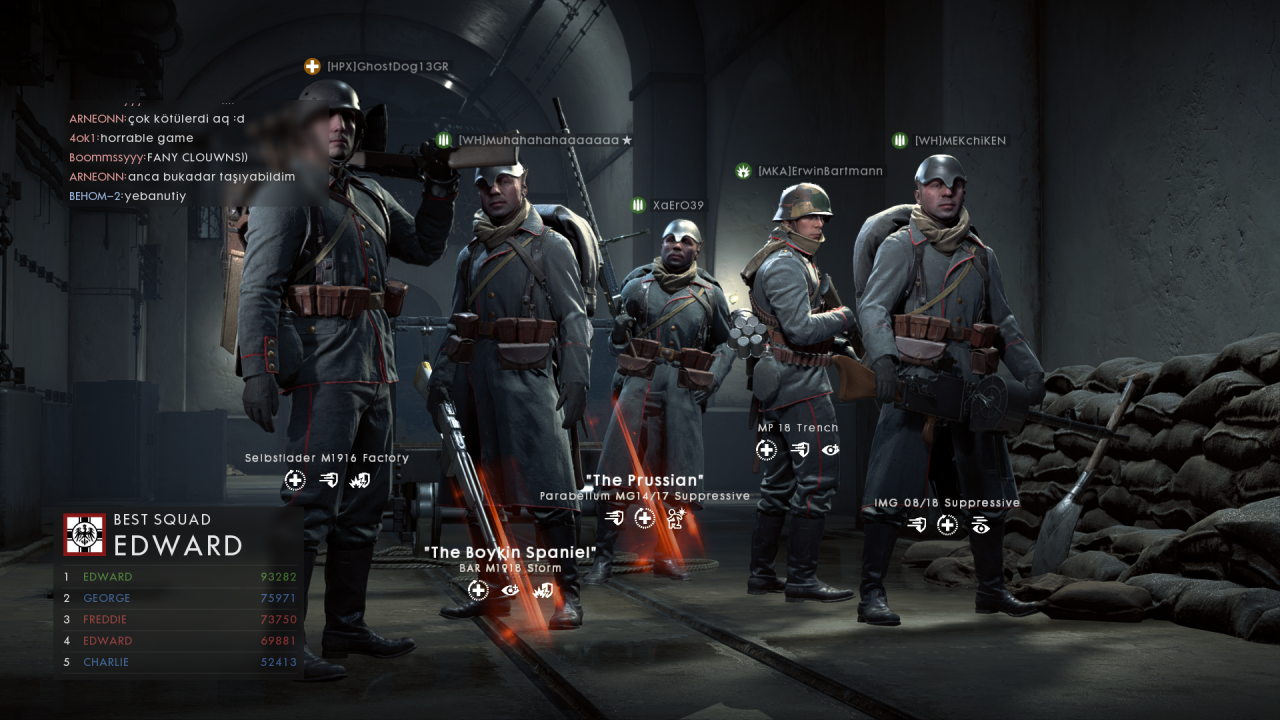Screen dimensions: 1280x720
Task: Choose the lMG 08/18 Suppressive weapon label
Action: pyautogui.click(x=947, y=503)
